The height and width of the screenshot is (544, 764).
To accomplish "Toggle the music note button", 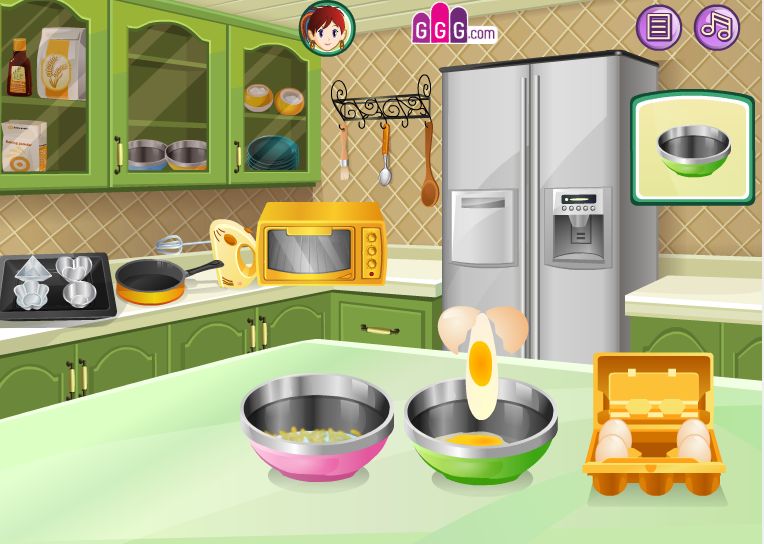I will [x=716, y=27].
